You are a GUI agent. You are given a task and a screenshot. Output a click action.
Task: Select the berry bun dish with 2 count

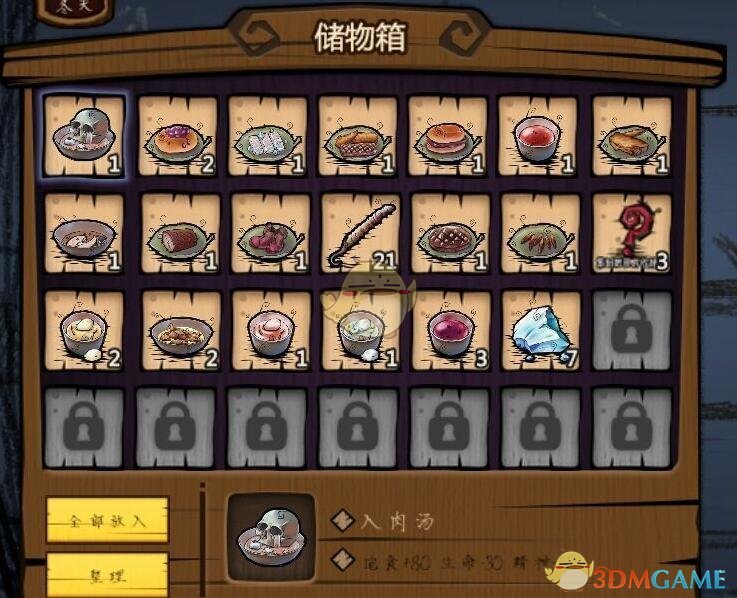pos(176,137)
